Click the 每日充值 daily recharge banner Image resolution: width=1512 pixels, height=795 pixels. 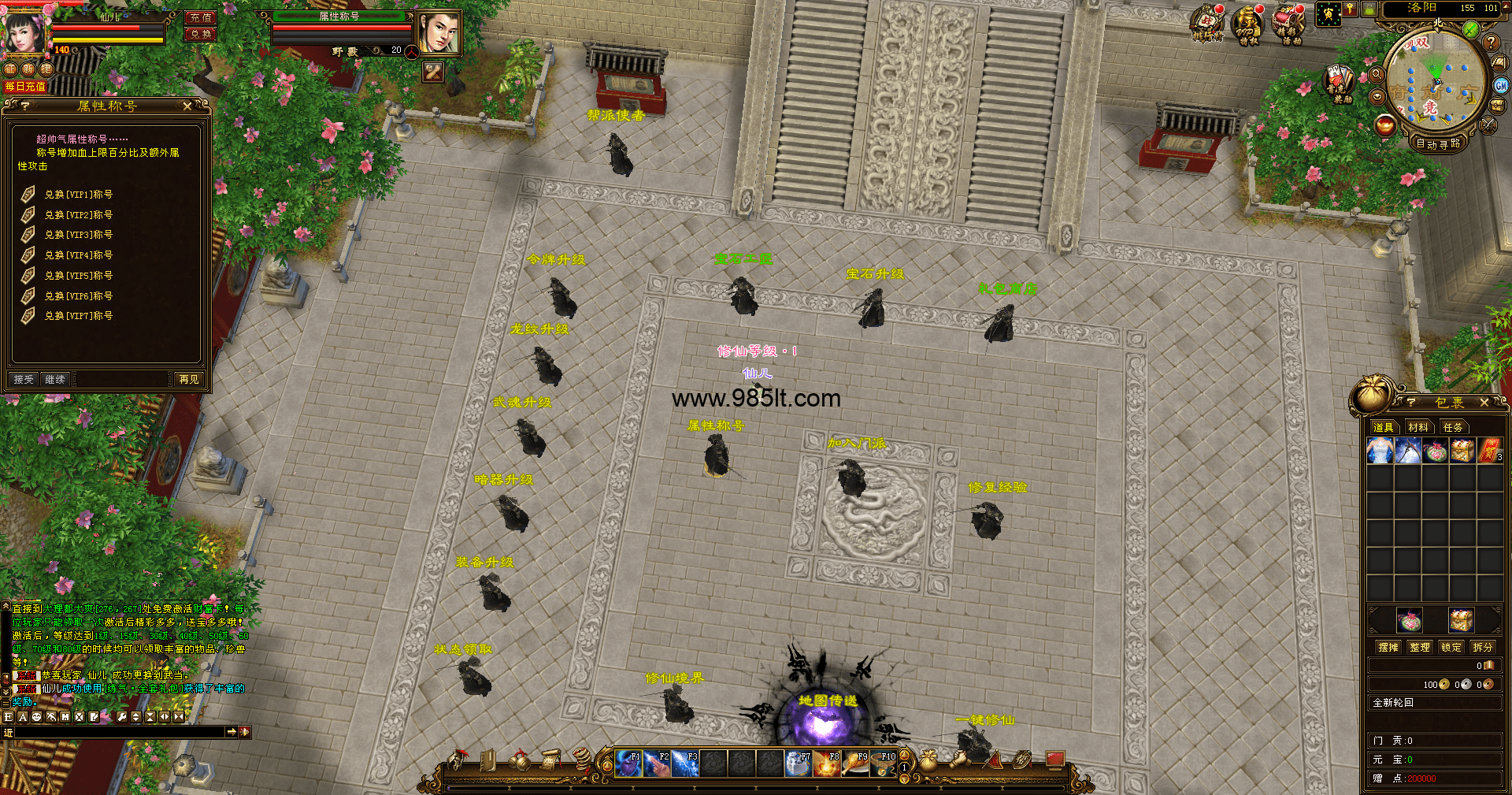point(25,87)
